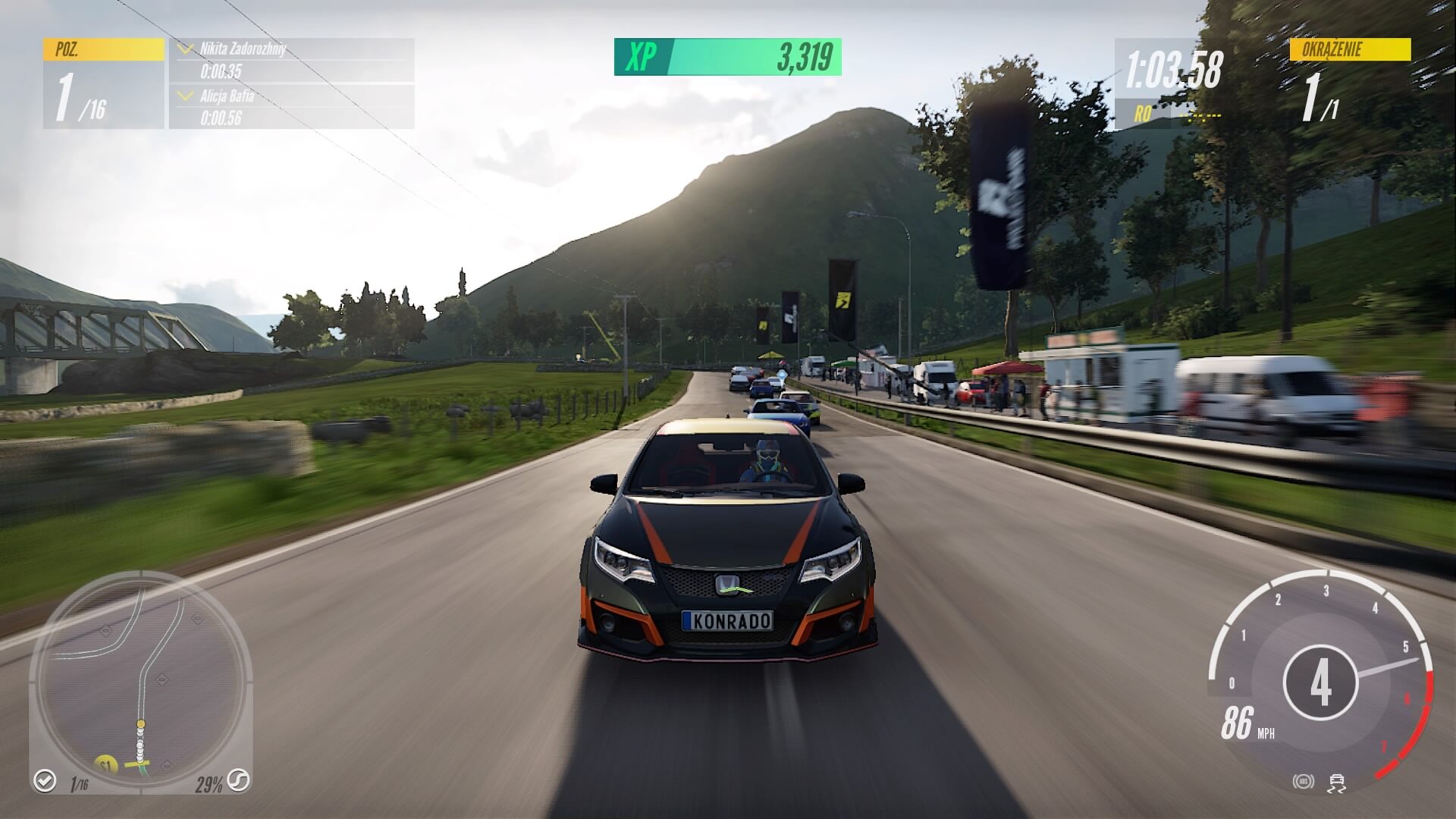The height and width of the screenshot is (819, 1456).
Task: Toggle the ABS indicator icon
Action: [x=1302, y=782]
